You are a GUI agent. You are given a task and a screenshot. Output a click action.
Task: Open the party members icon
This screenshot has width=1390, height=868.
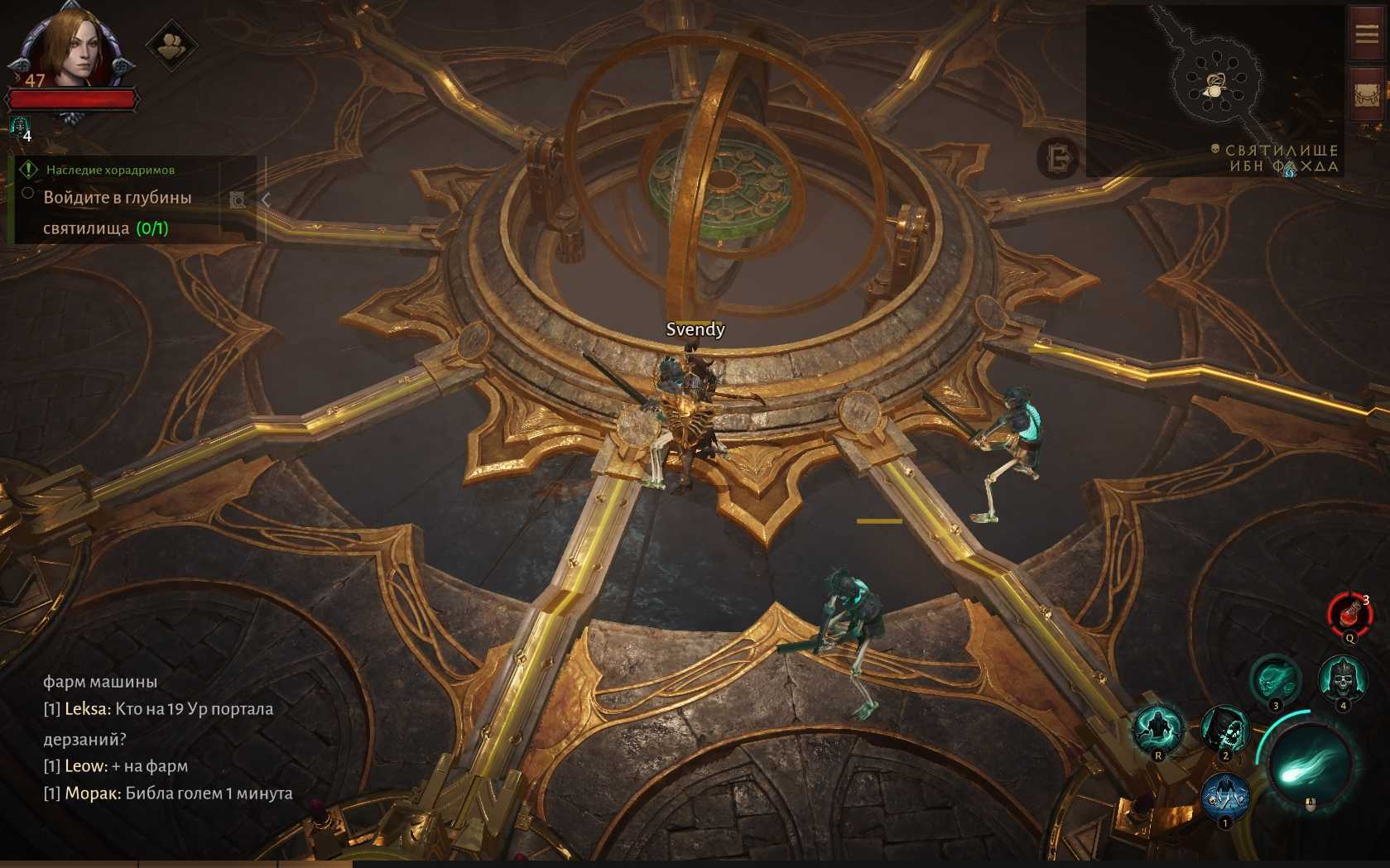(171, 46)
